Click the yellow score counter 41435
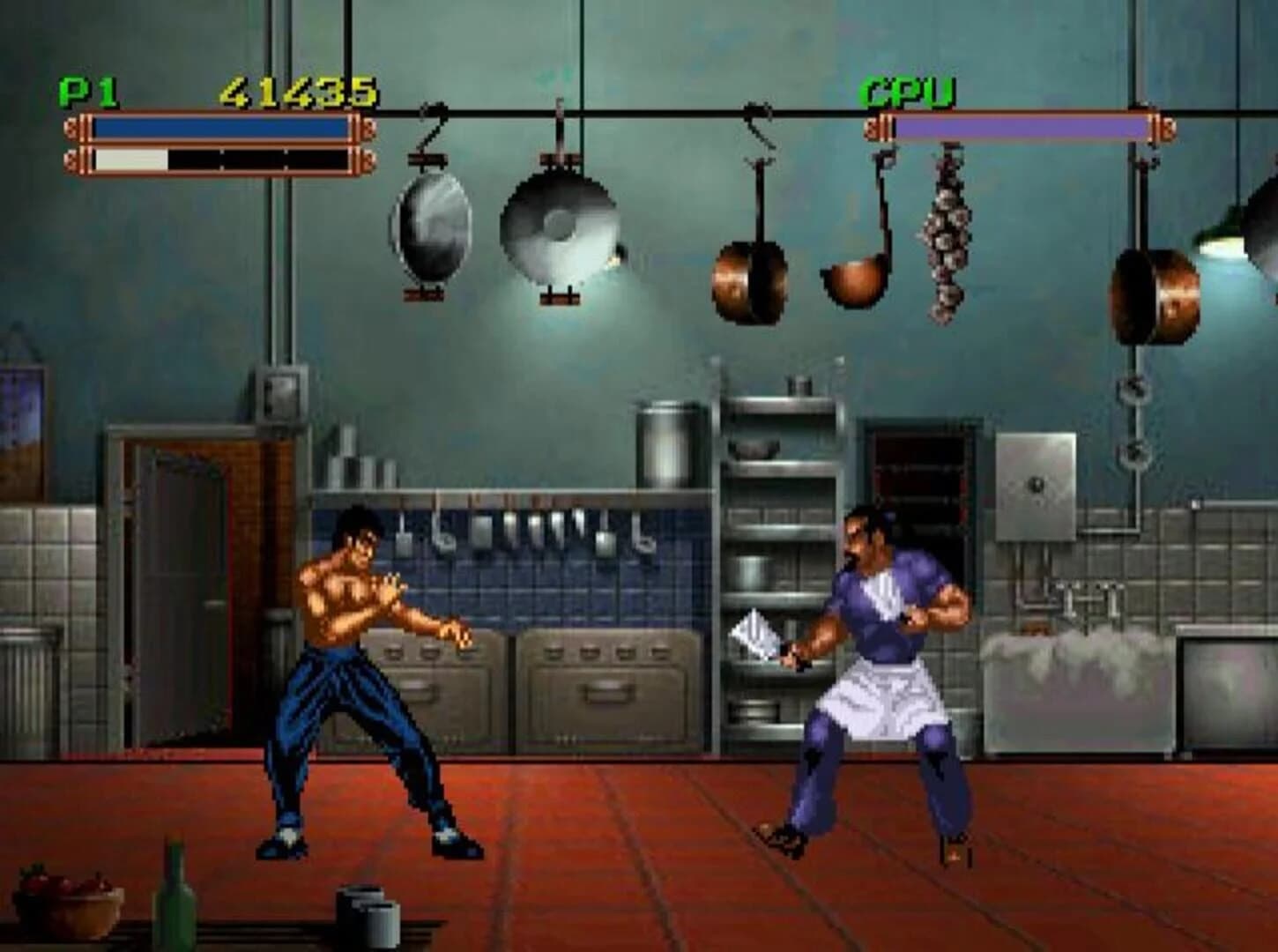 pos(298,87)
